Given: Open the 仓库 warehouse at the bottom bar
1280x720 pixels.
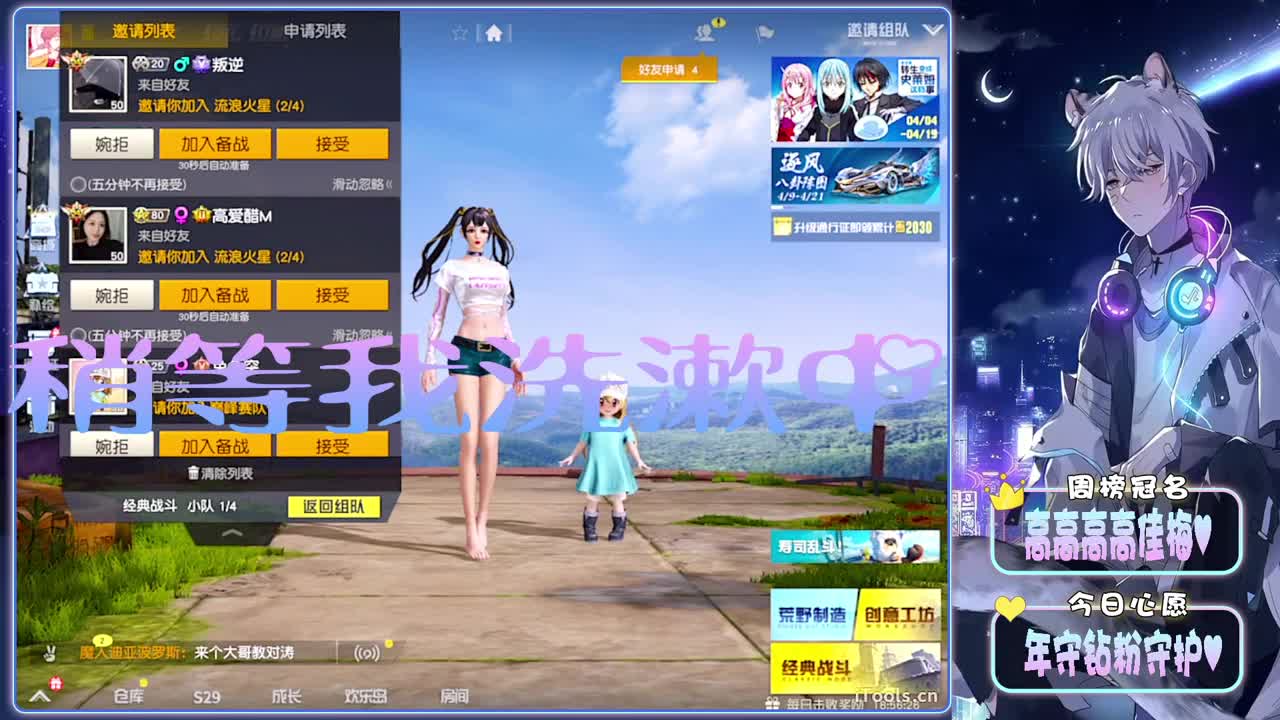Looking at the screenshot, I should 128,697.
